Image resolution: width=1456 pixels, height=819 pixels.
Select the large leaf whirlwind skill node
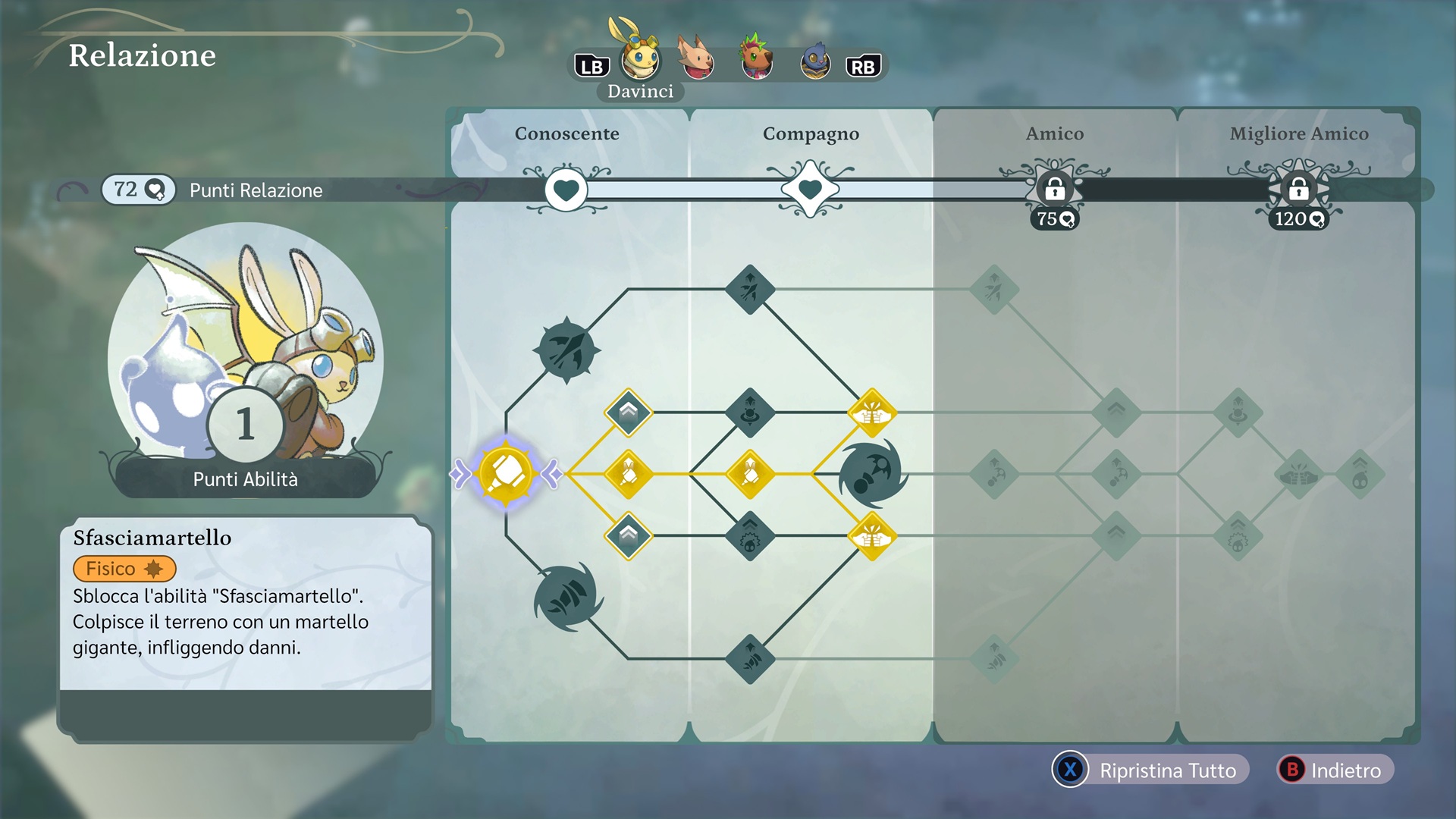[x=567, y=598]
